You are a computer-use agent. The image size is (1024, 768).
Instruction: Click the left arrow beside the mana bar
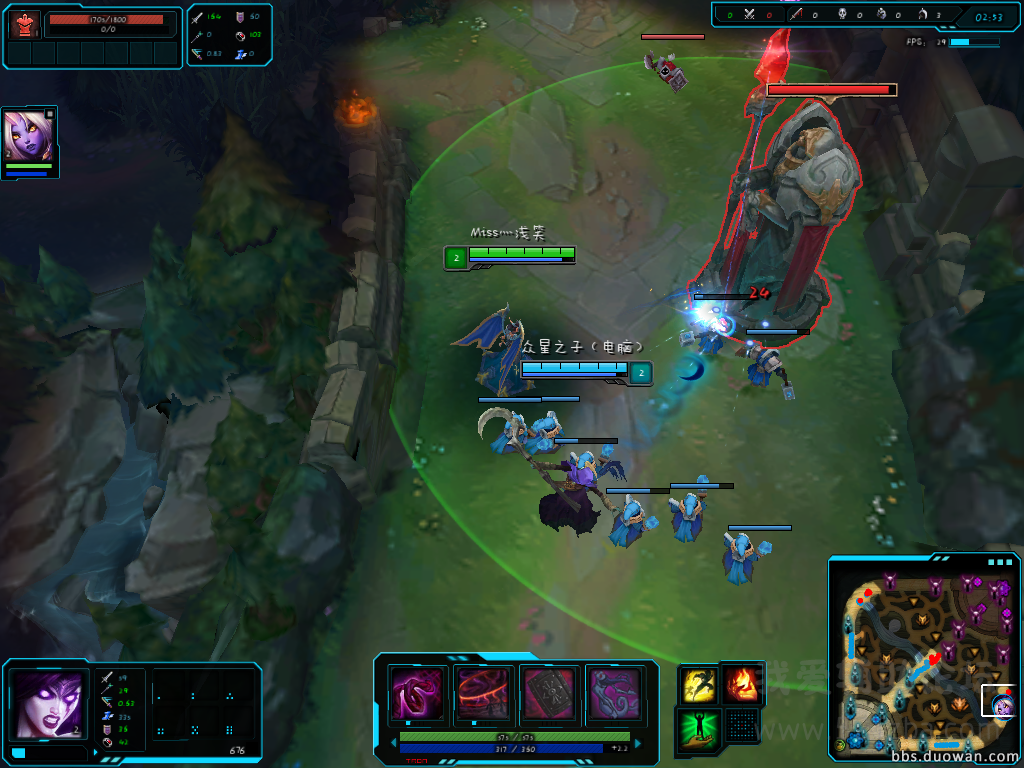pos(393,744)
